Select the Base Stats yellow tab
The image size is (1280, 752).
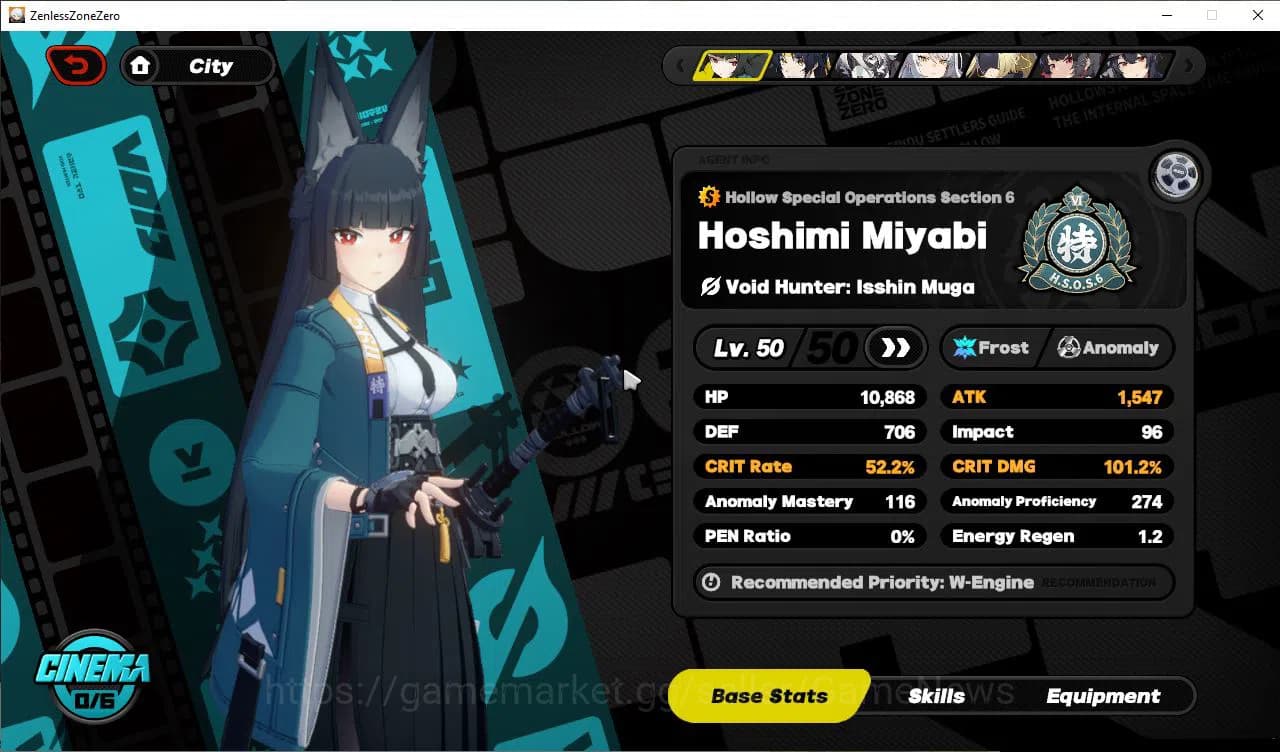[x=768, y=696]
